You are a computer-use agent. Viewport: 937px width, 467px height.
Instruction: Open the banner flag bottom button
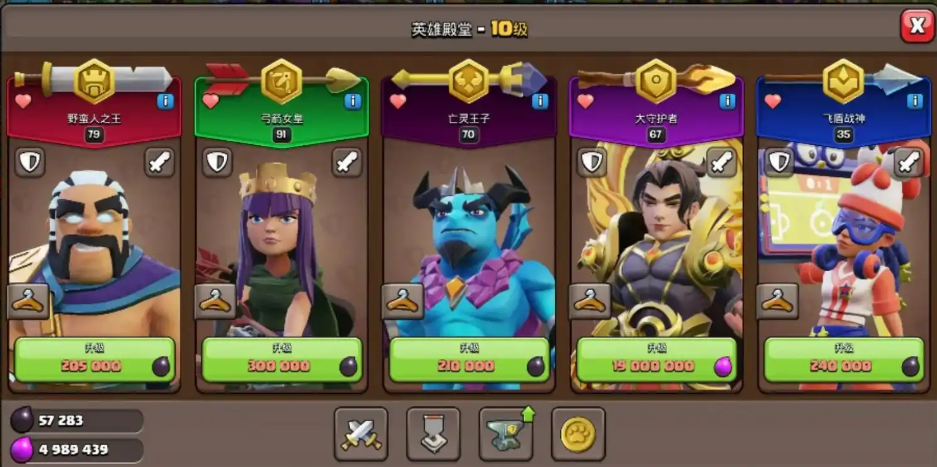pyautogui.click(x=433, y=433)
